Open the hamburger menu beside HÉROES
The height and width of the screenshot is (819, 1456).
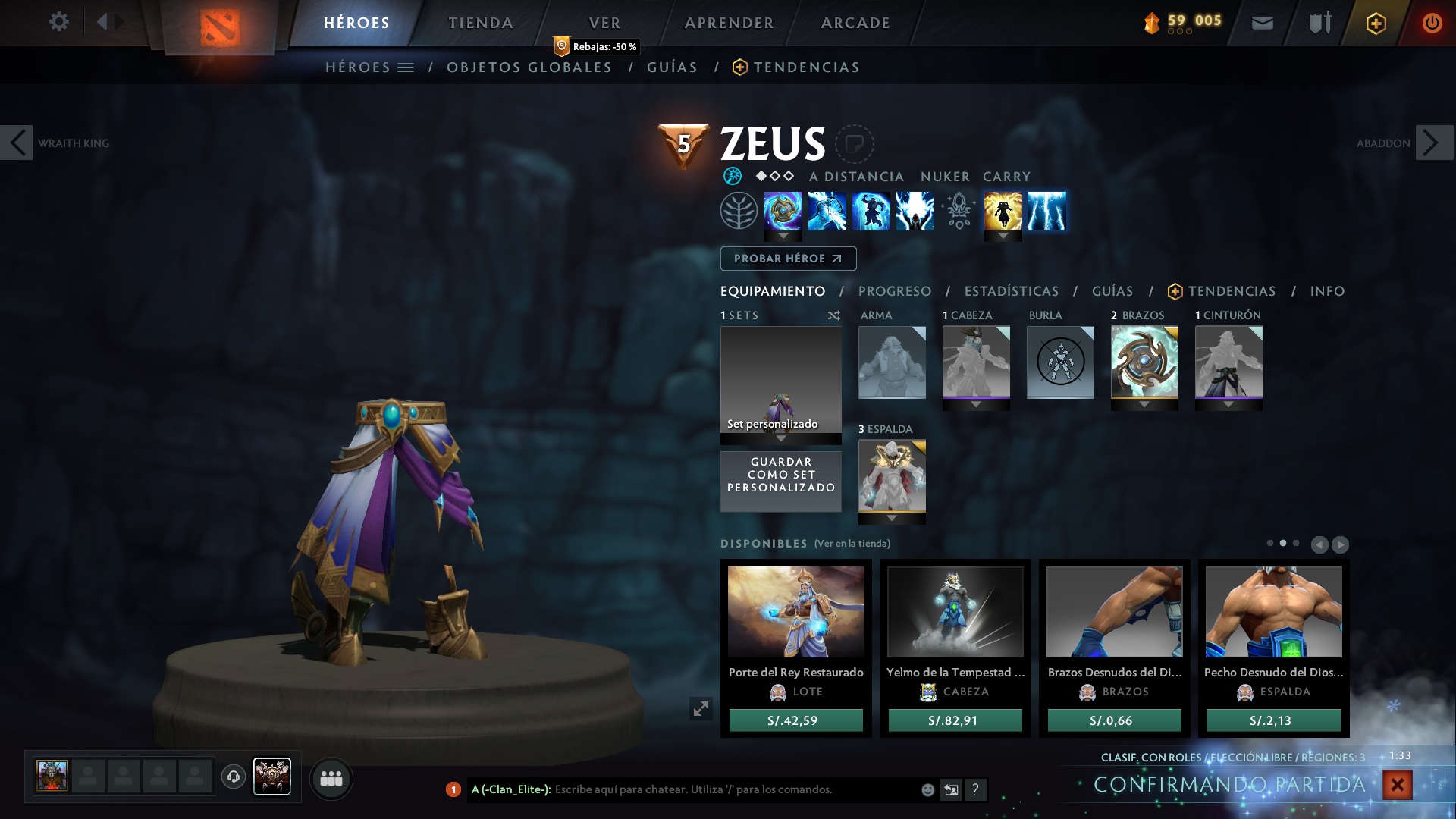click(407, 67)
